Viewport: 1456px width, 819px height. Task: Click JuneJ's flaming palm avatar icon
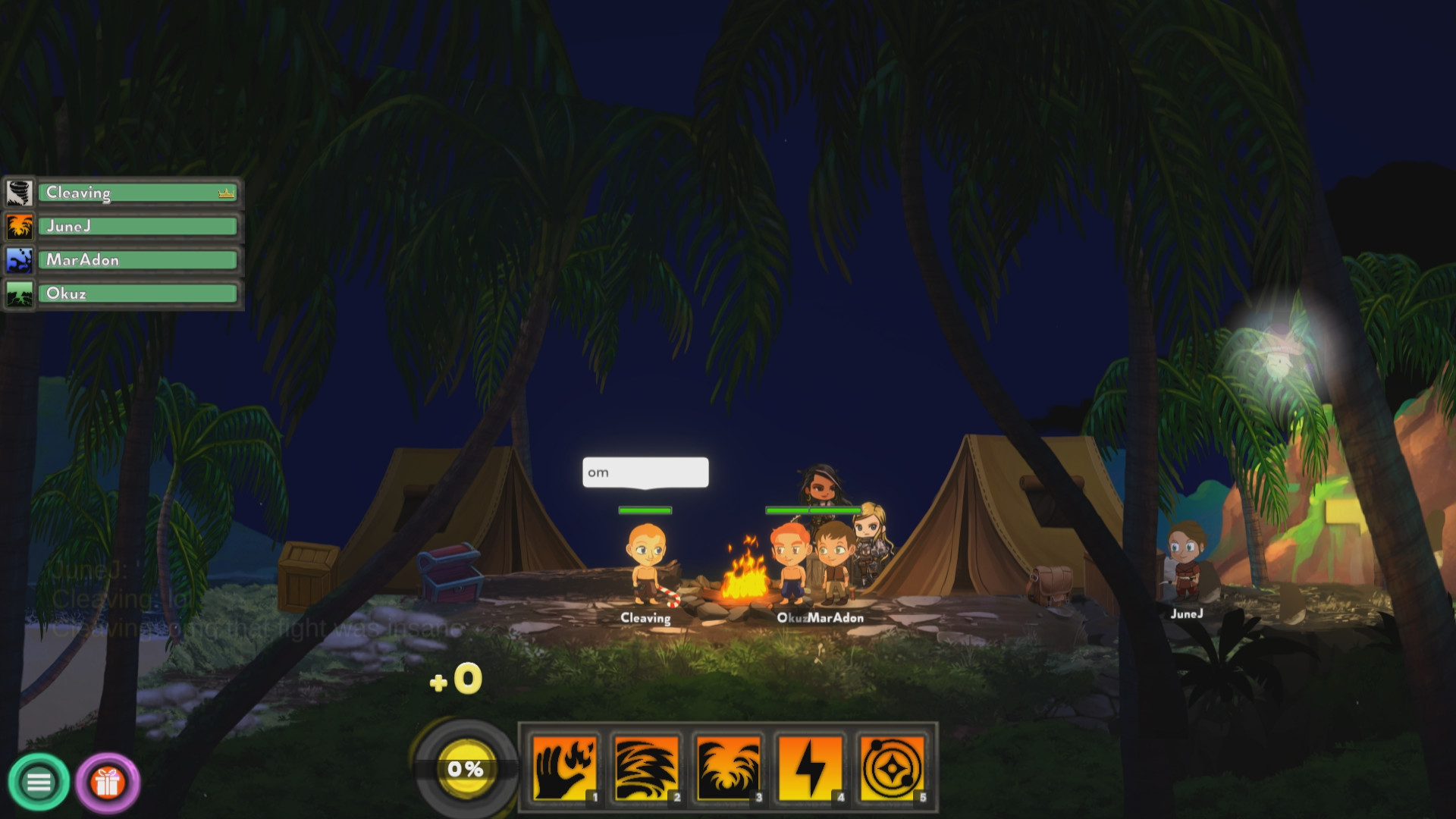pos(20,226)
